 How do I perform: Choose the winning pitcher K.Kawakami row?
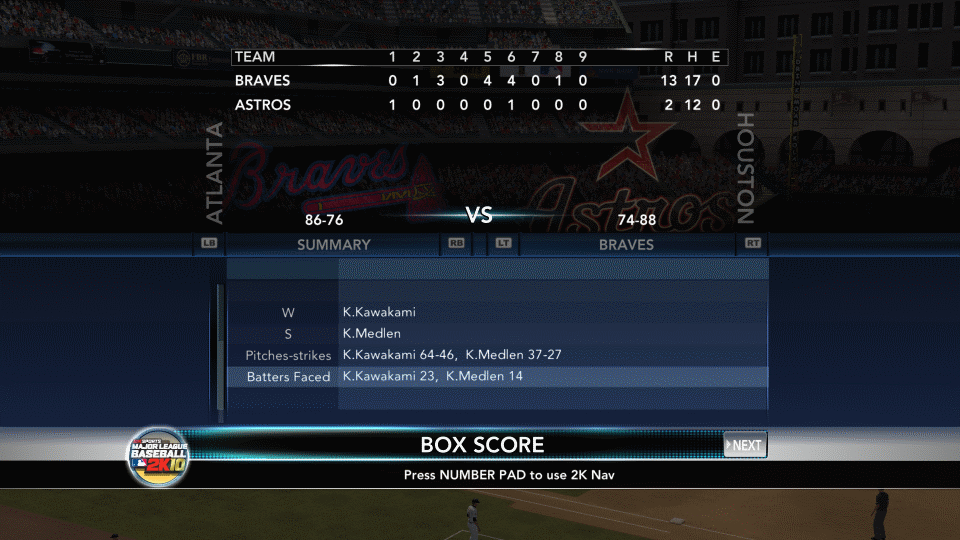[x=497, y=312]
